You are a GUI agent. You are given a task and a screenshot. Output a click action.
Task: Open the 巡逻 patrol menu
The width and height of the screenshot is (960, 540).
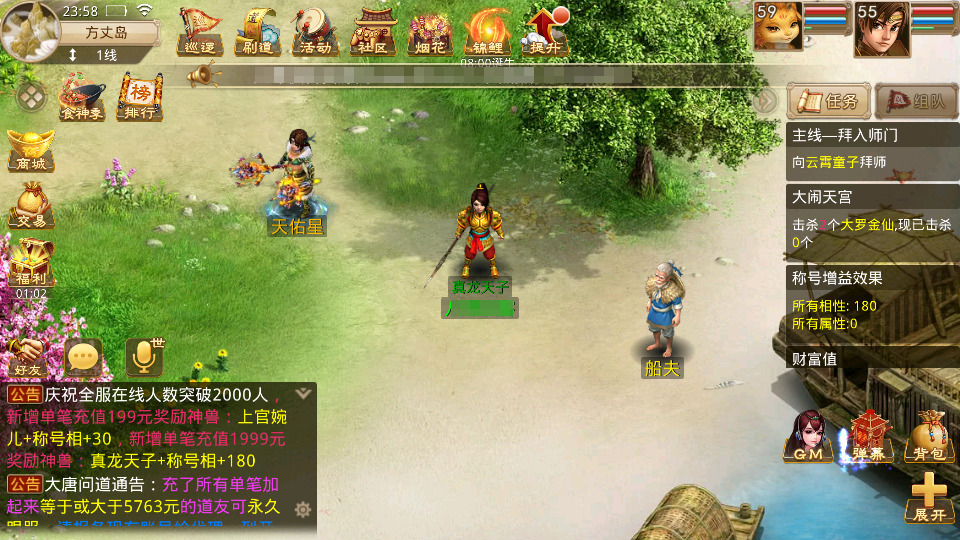(x=199, y=31)
